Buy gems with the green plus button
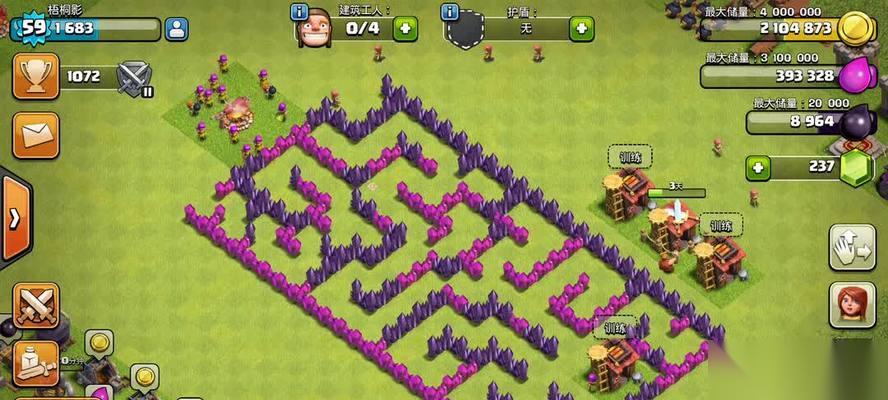The width and height of the screenshot is (888, 400). tap(761, 167)
